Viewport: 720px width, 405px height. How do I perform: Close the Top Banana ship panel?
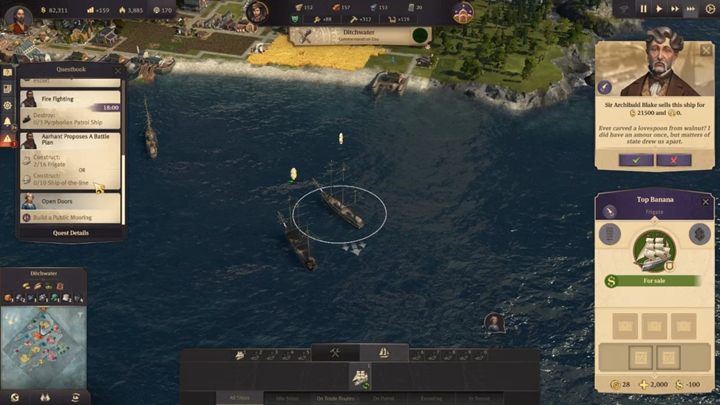click(706, 201)
